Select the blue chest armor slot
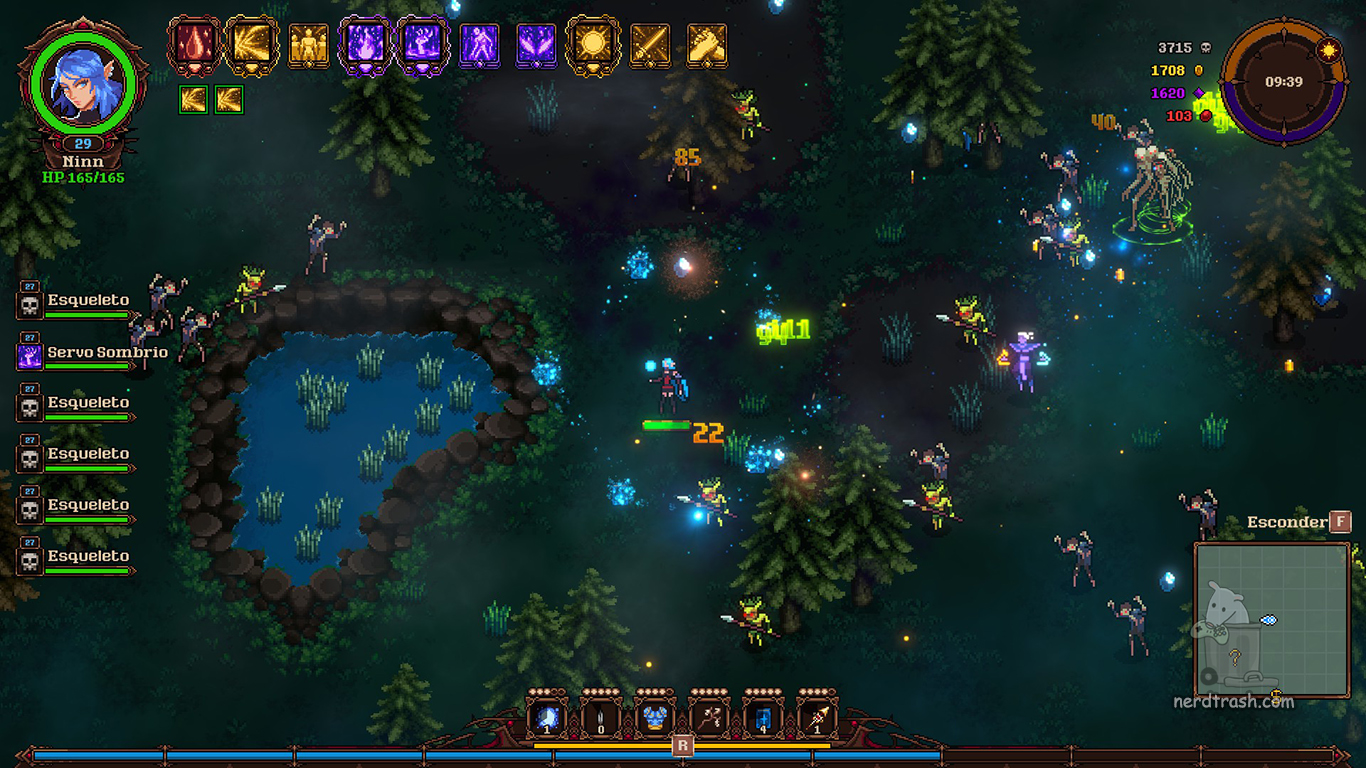The height and width of the screenshot is (768, 1366). point(655,717)
